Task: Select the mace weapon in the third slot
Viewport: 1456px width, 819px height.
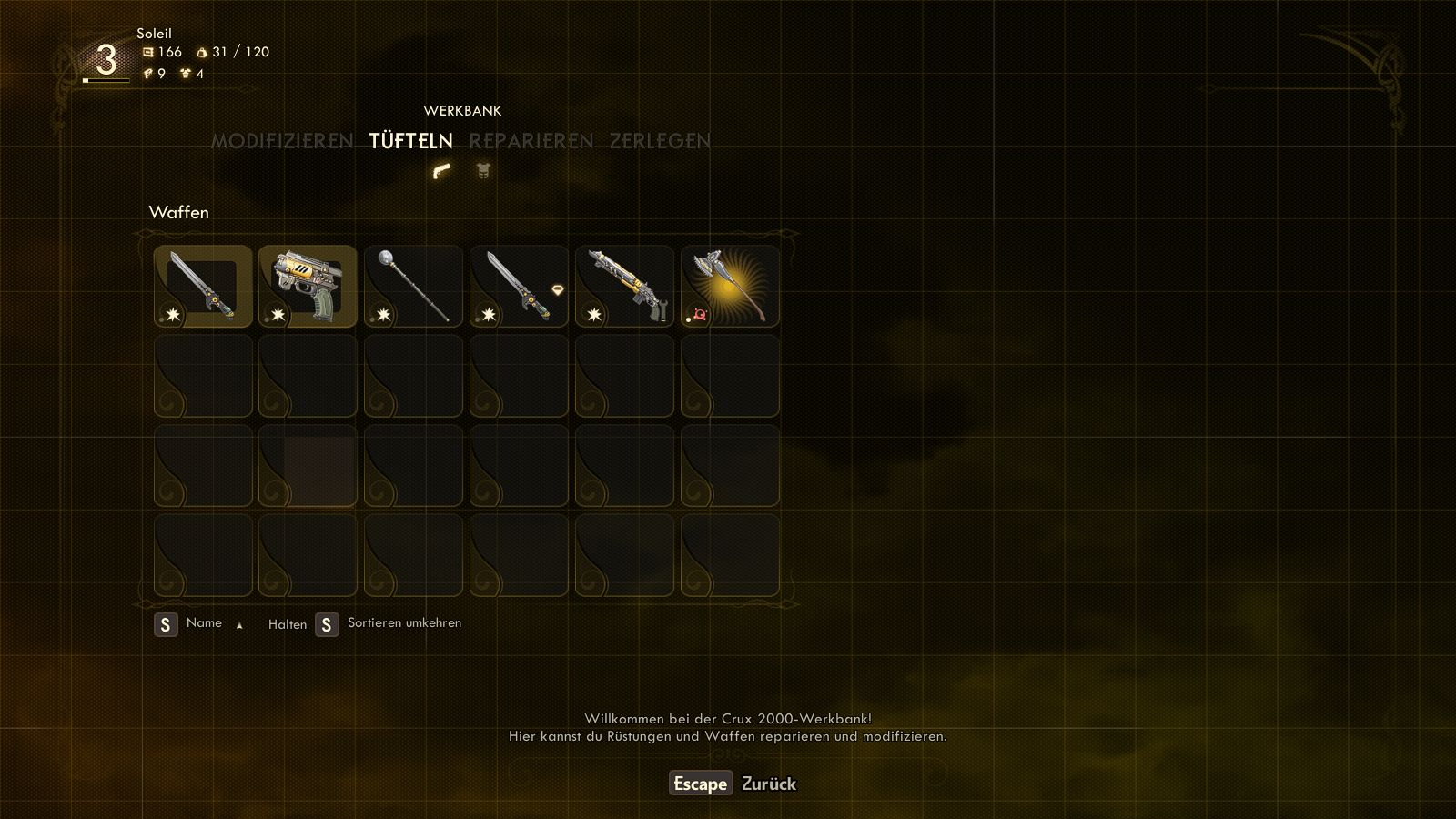Action: [413, 285]
